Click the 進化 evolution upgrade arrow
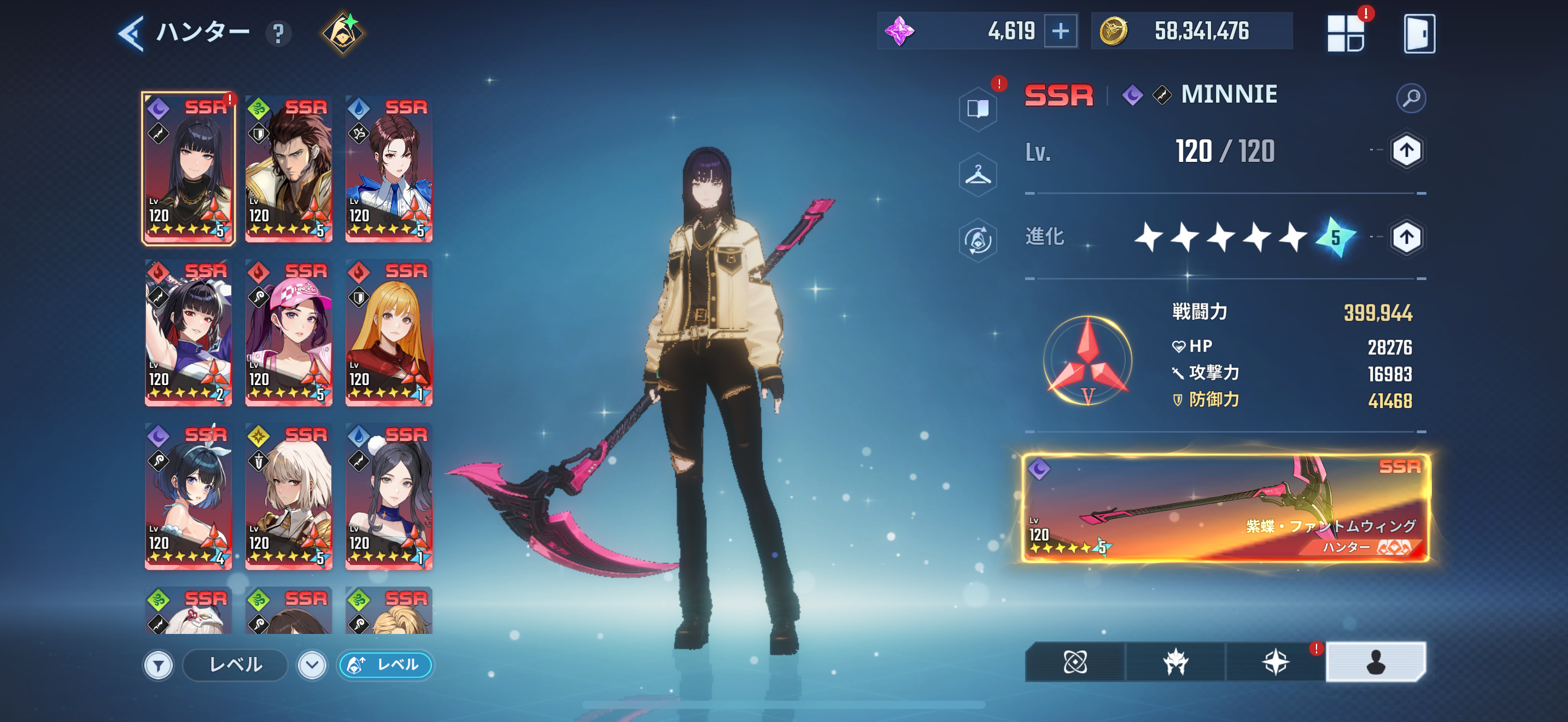The height and width of the screenshot is (722, 1568). [1406, 237]
